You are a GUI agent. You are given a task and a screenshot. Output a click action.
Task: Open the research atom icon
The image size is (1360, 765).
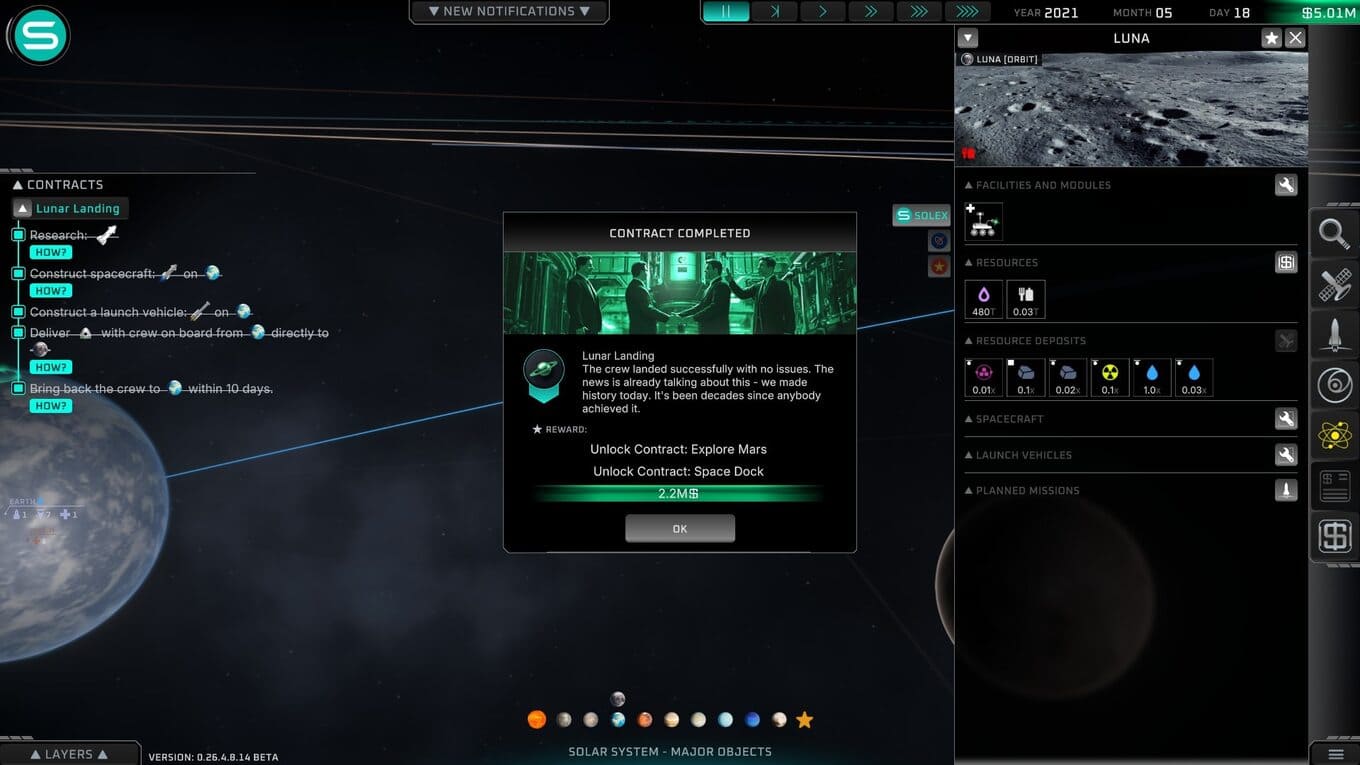click(x=1334, y=435)
